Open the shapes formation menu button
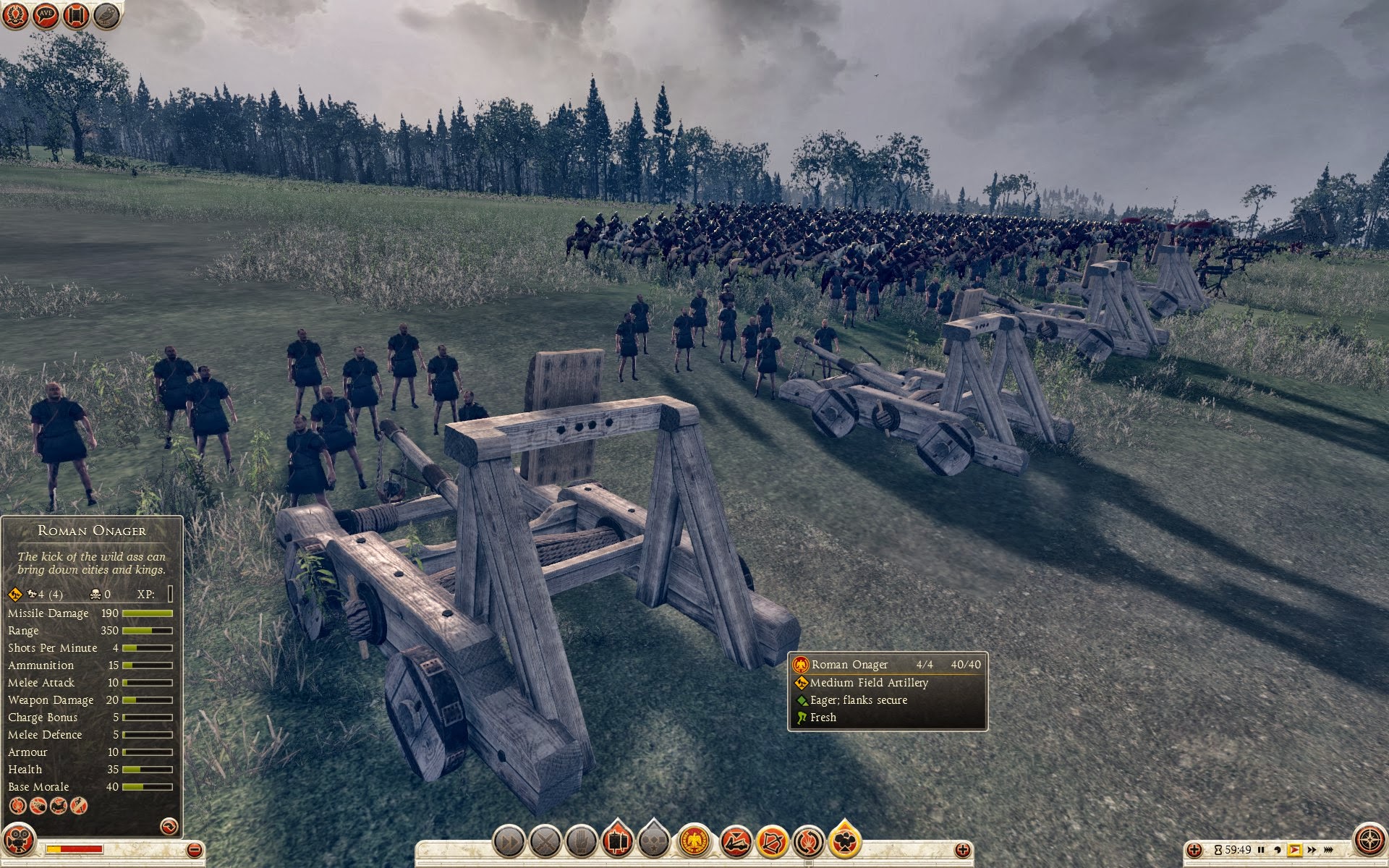This screenshot has width=1389, height=868. 653,841
